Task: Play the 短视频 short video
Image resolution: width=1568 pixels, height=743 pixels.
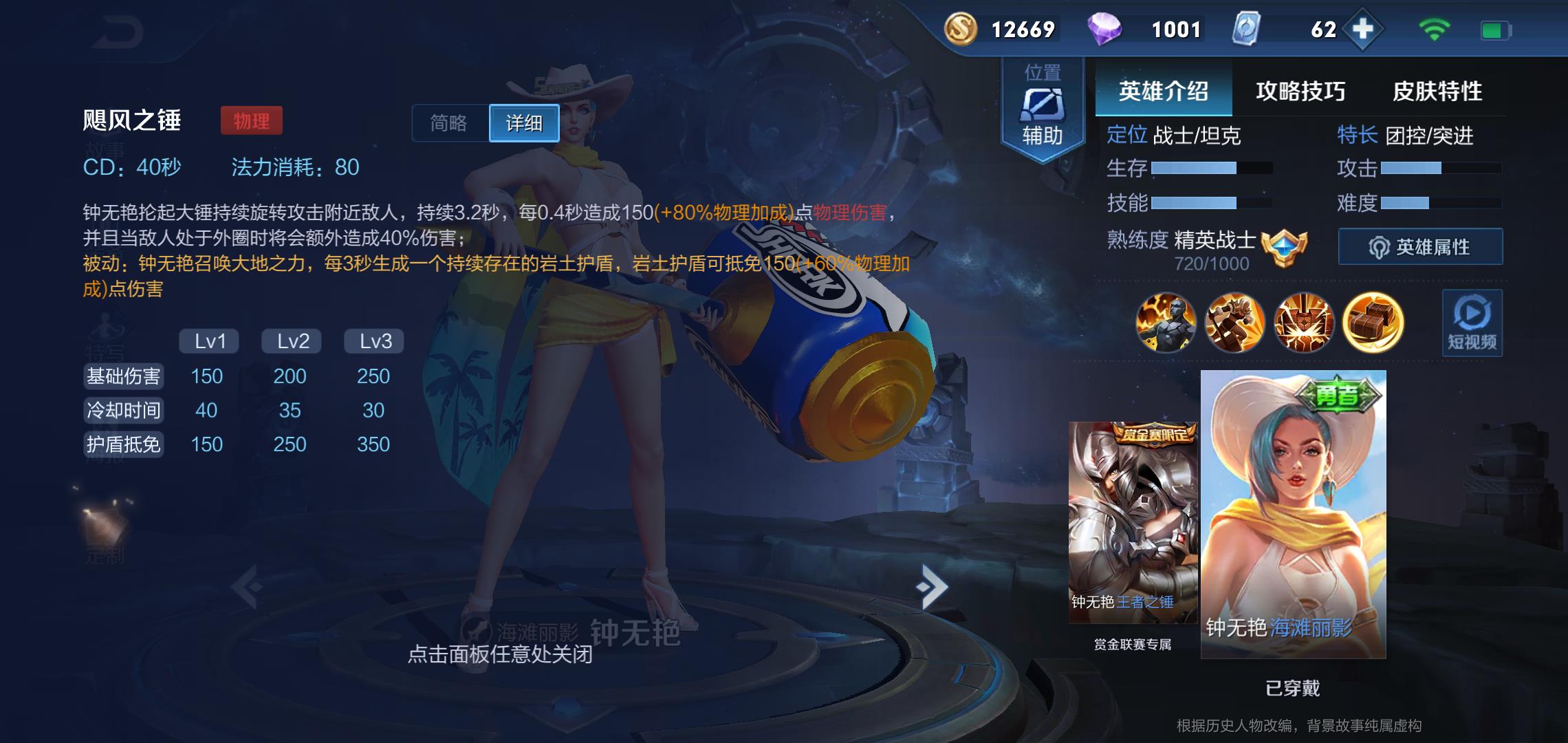Action: click(x=1472, y=323)
